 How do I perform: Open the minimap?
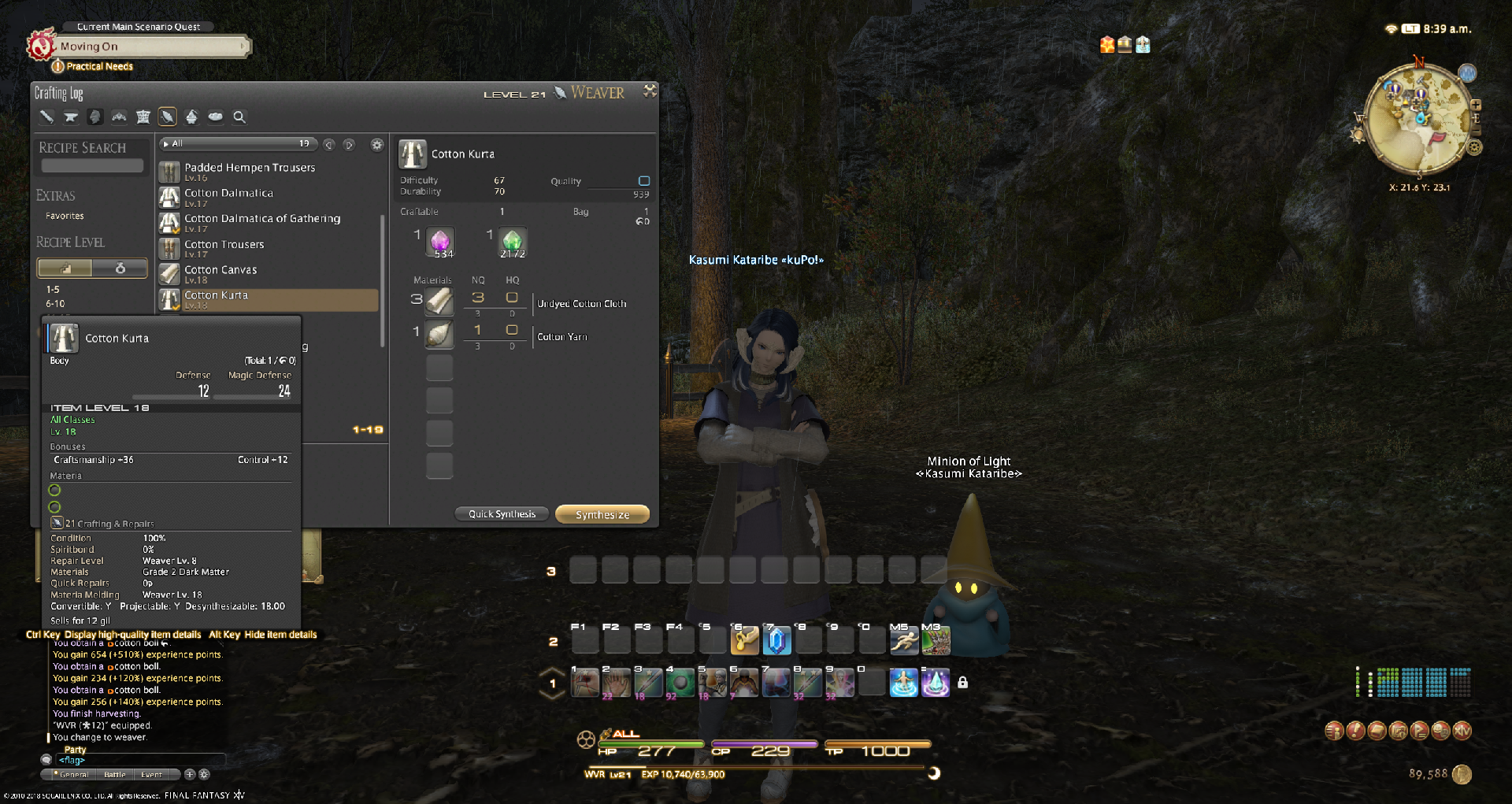click(1419, 118)
